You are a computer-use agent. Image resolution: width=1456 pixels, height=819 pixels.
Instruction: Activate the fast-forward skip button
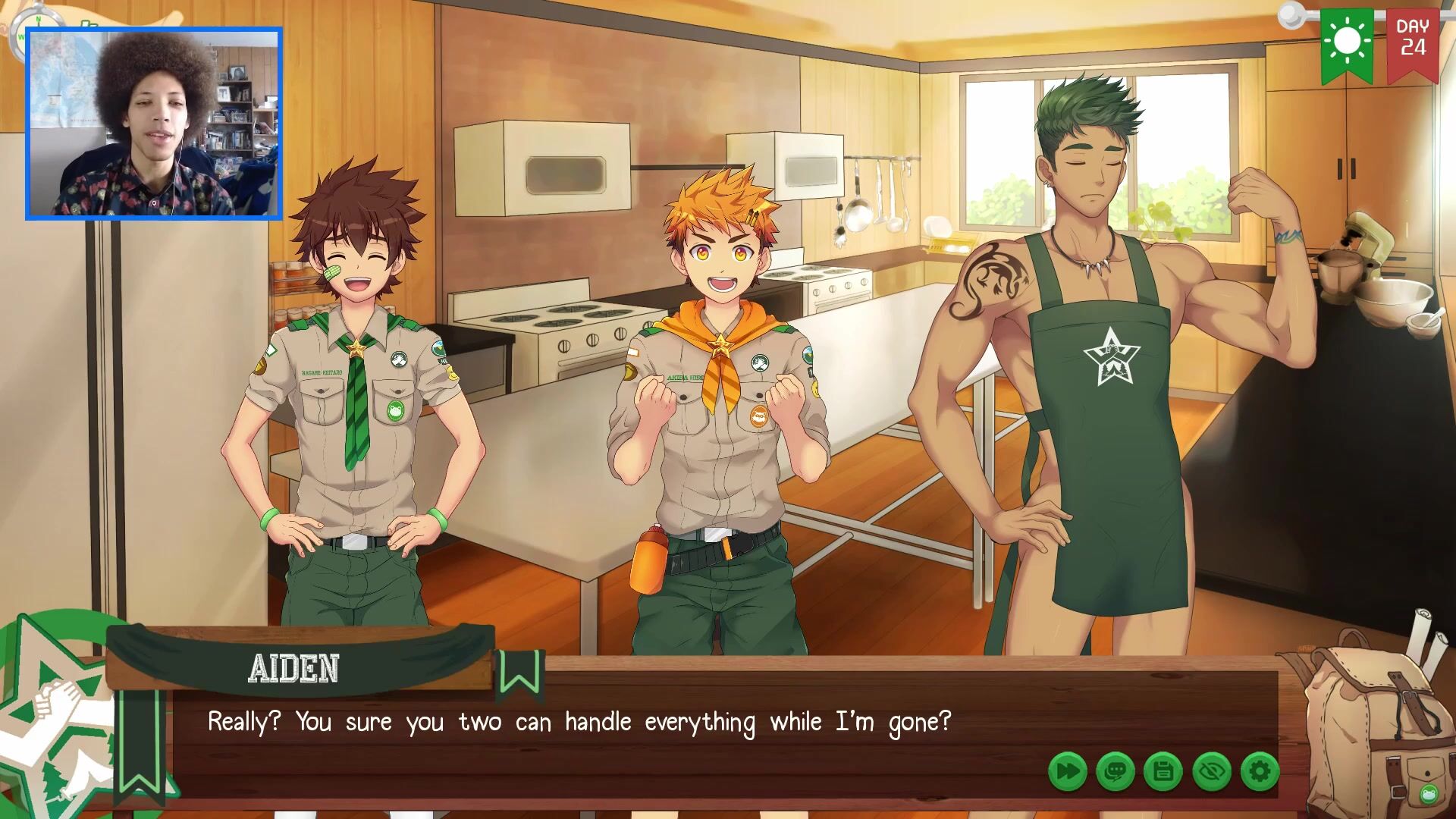pyautogui.click(x=1067, y=772)
